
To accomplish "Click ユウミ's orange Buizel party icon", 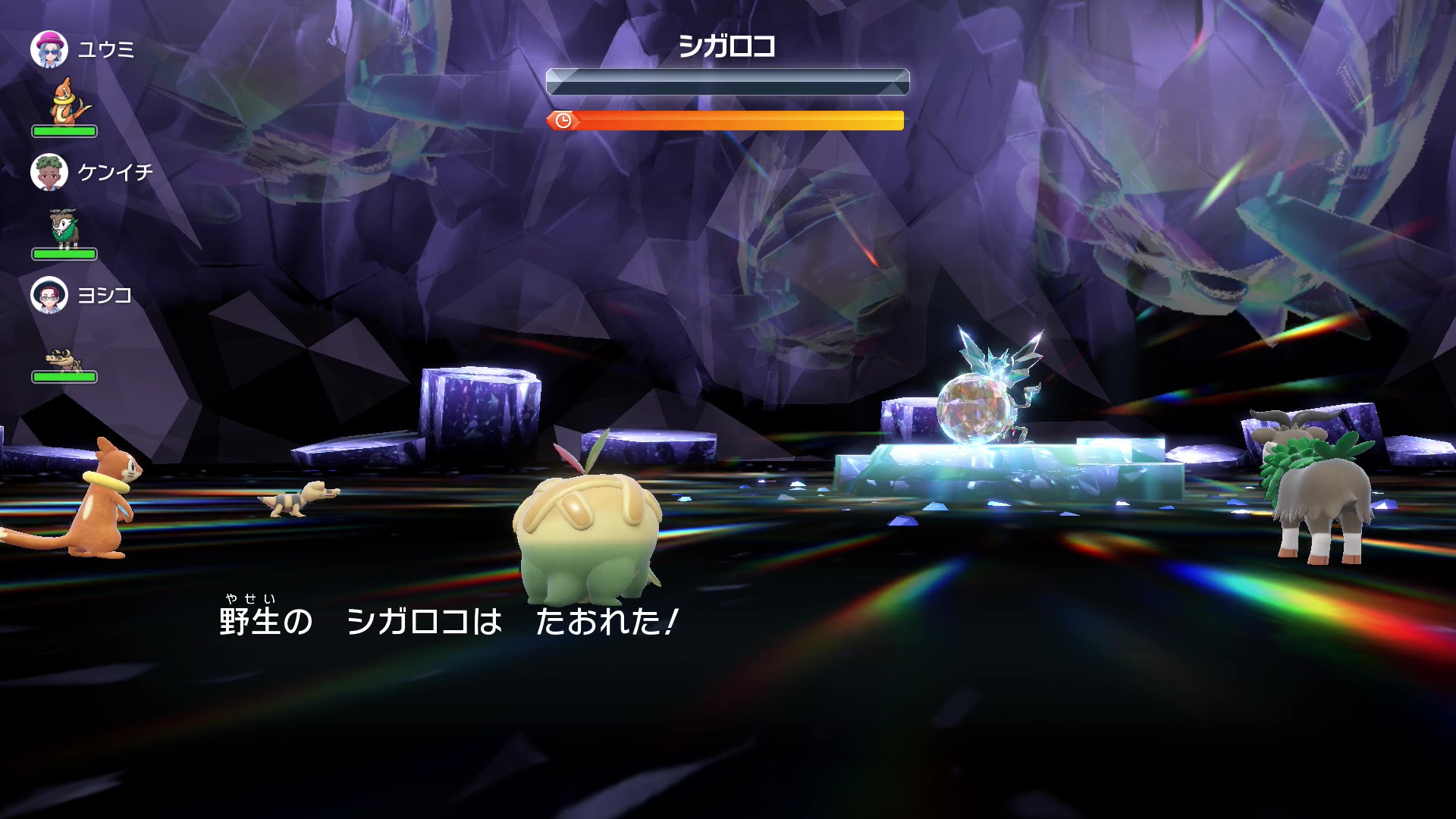I will coord(68,102).
